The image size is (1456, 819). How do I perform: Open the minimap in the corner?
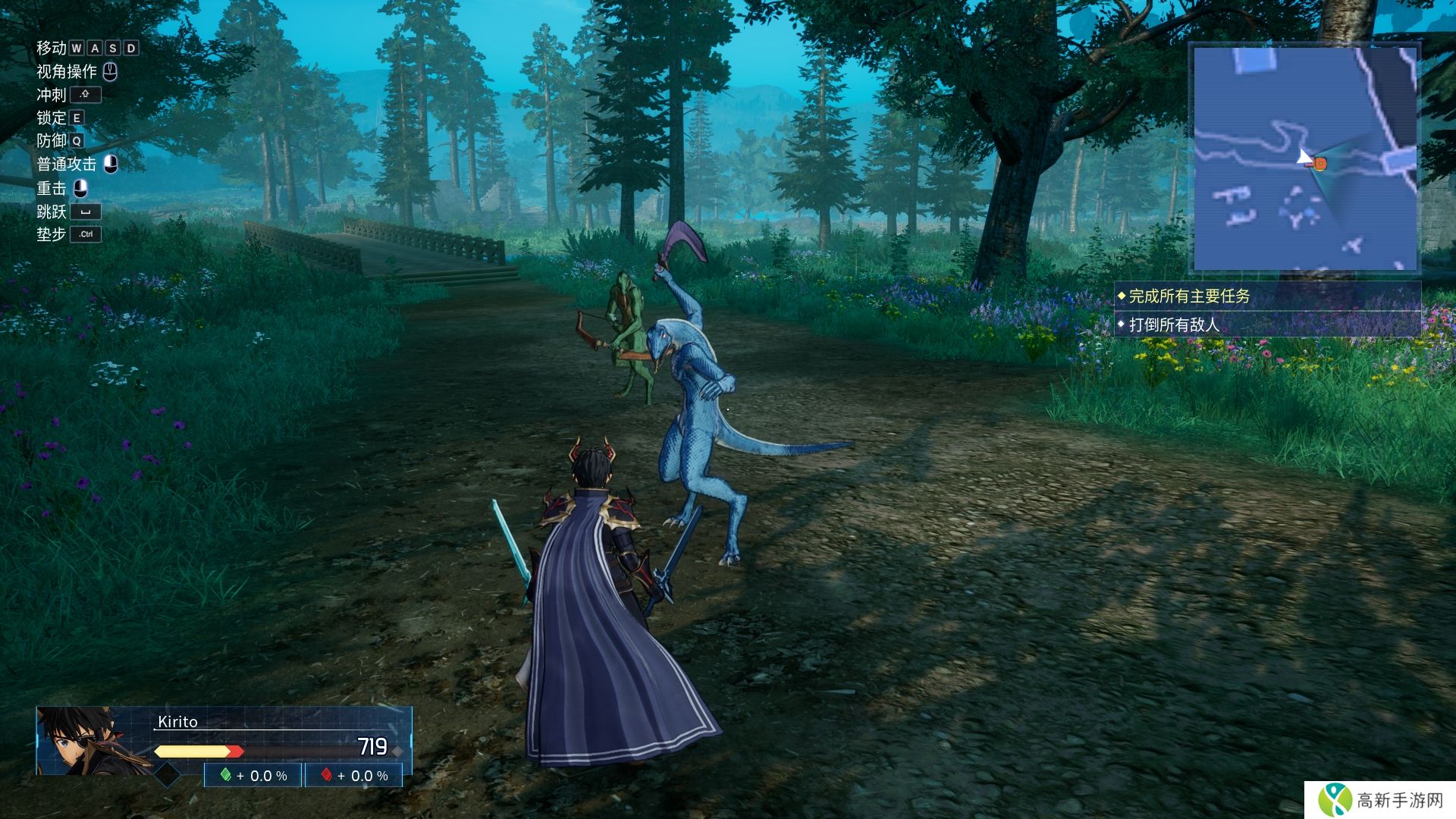pyautogui.click(x=1304, y=158)
